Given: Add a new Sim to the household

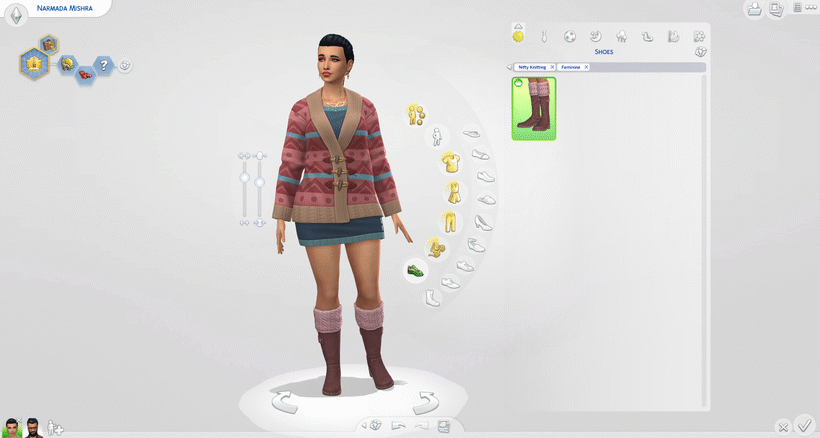Looking at the screenshot, I should pos(56,428).
